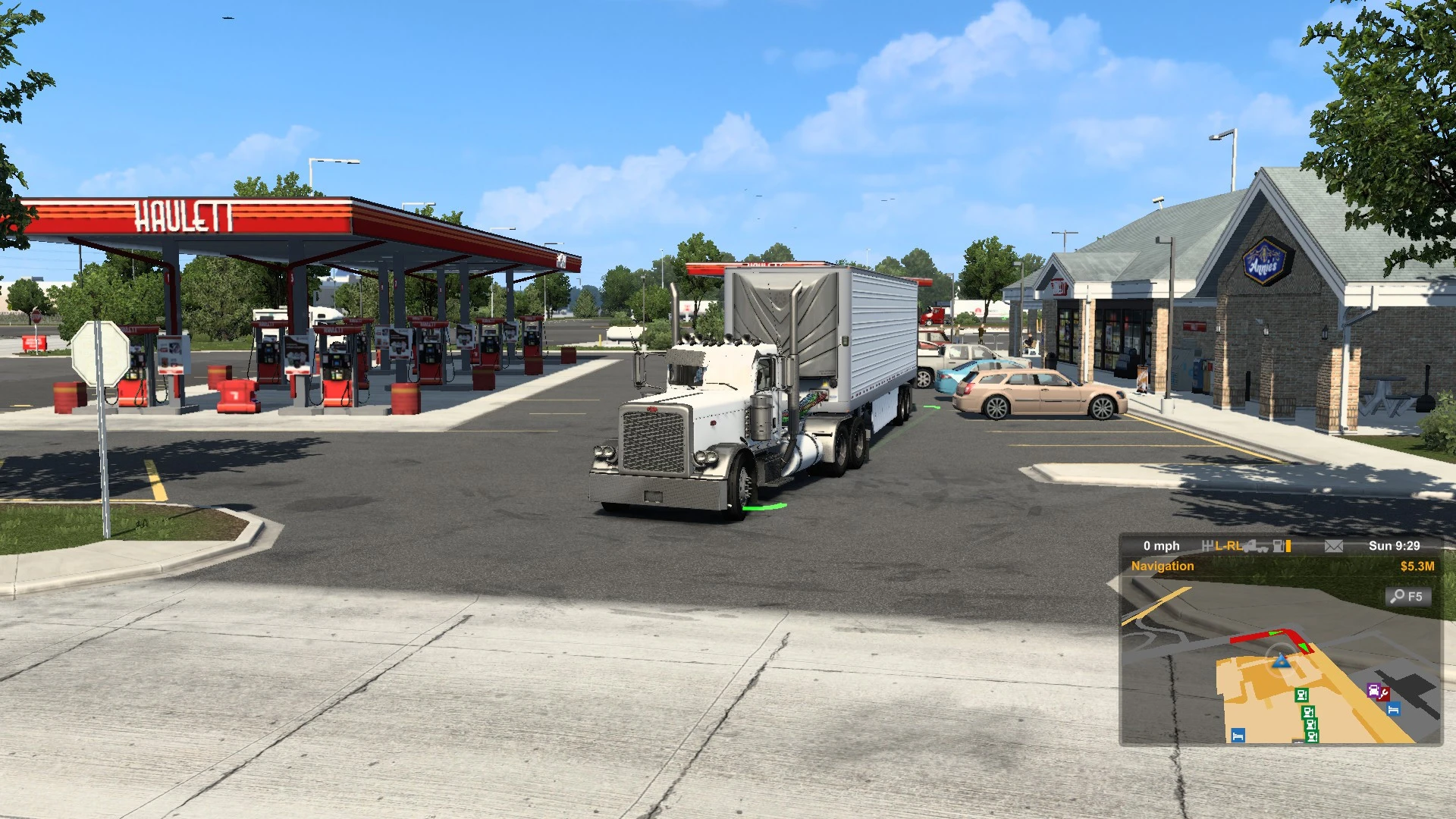Click the purple truck dealer icon on minimap
This screenshot has width=1456, height=819.
click(x=1373, y=690)
